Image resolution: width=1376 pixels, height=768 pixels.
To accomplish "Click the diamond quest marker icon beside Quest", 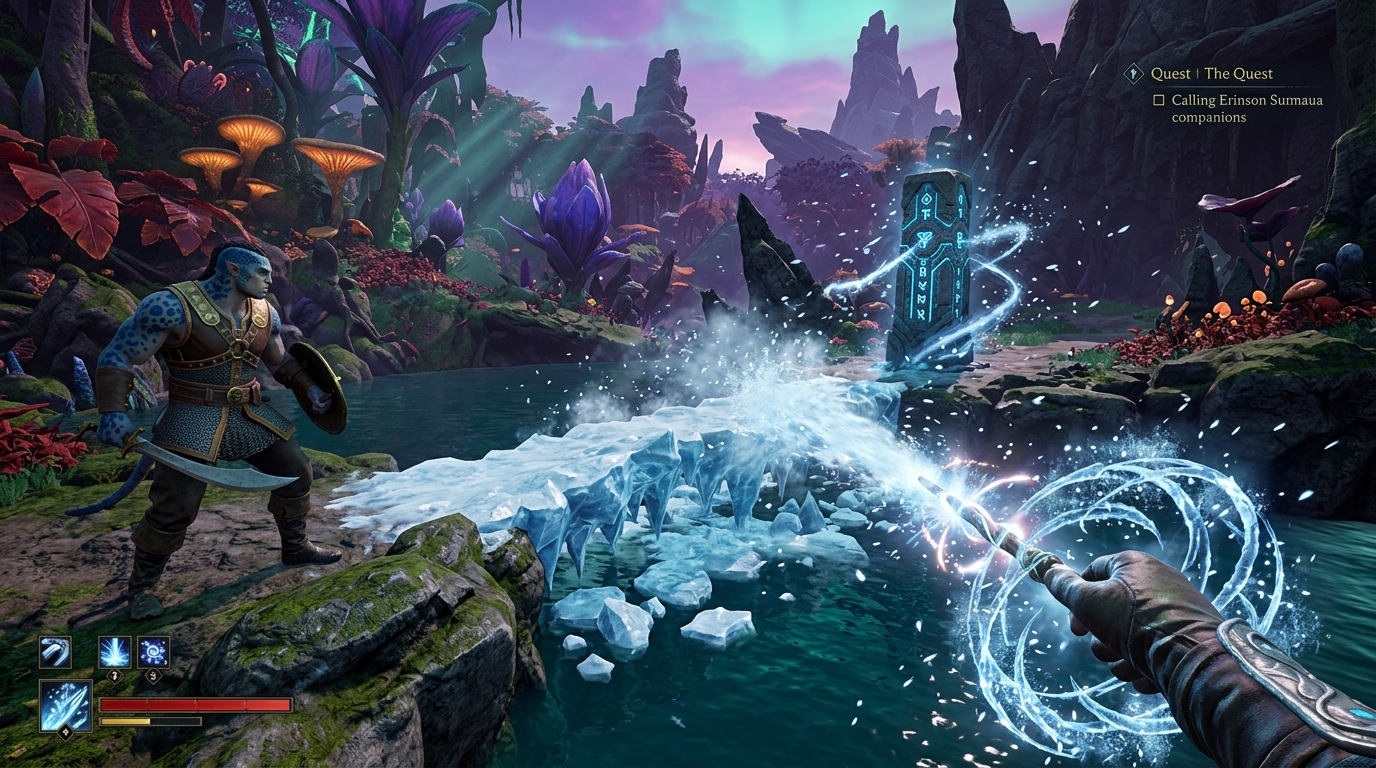I will (1134, 73).
